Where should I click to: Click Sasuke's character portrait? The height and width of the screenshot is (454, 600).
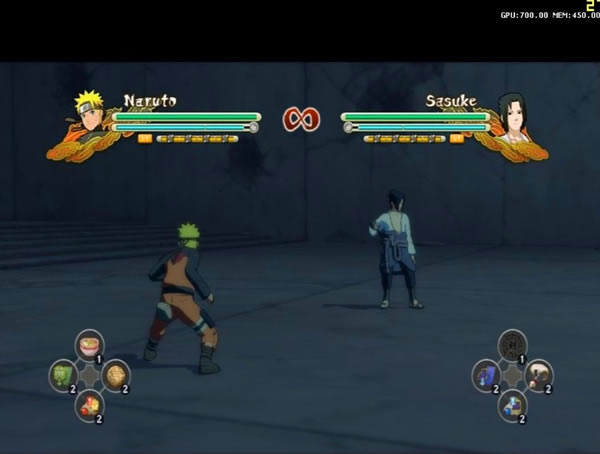click(x=510, y=114)
